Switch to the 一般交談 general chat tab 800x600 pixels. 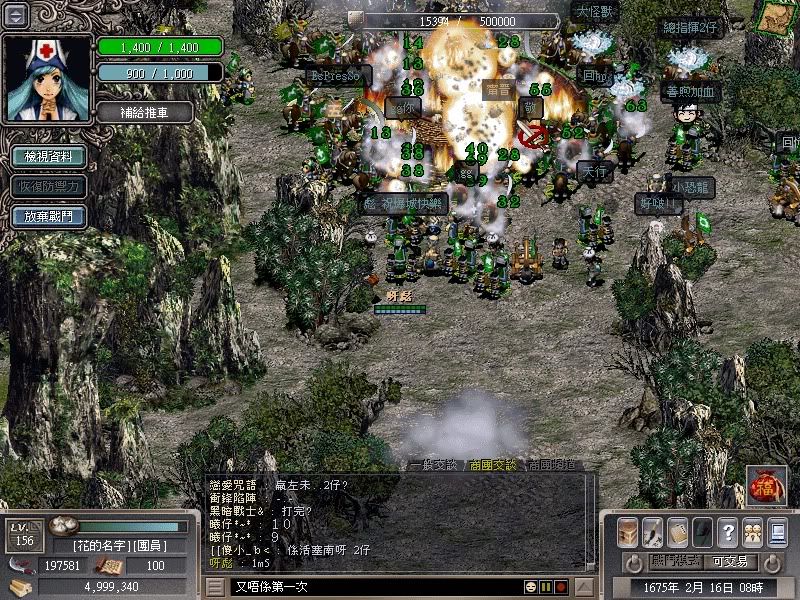(435, 465)
